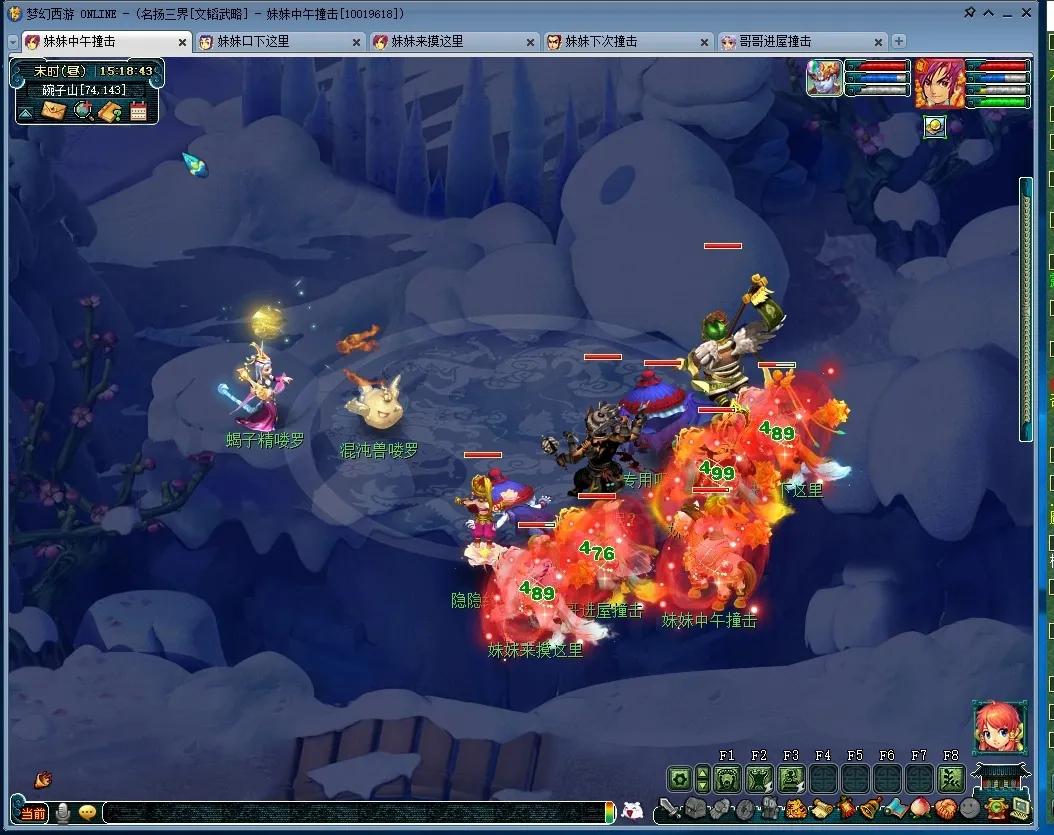Image resolution: width=1054 pixels, height=835 pixels.
Task: Toggle the microphone voice button
Action: (x=63, y=813)
